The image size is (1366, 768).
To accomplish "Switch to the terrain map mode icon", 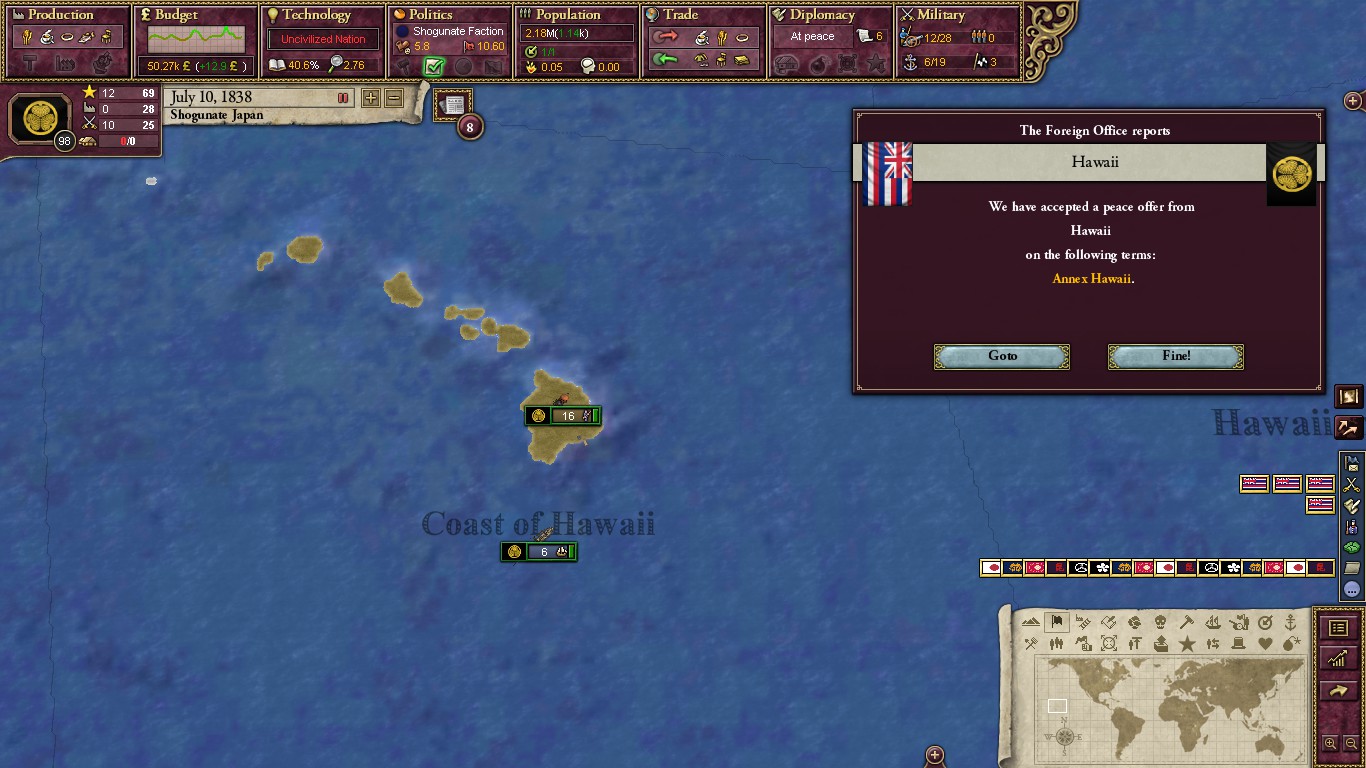I will pyautogui.click(x=1031, y=622).
